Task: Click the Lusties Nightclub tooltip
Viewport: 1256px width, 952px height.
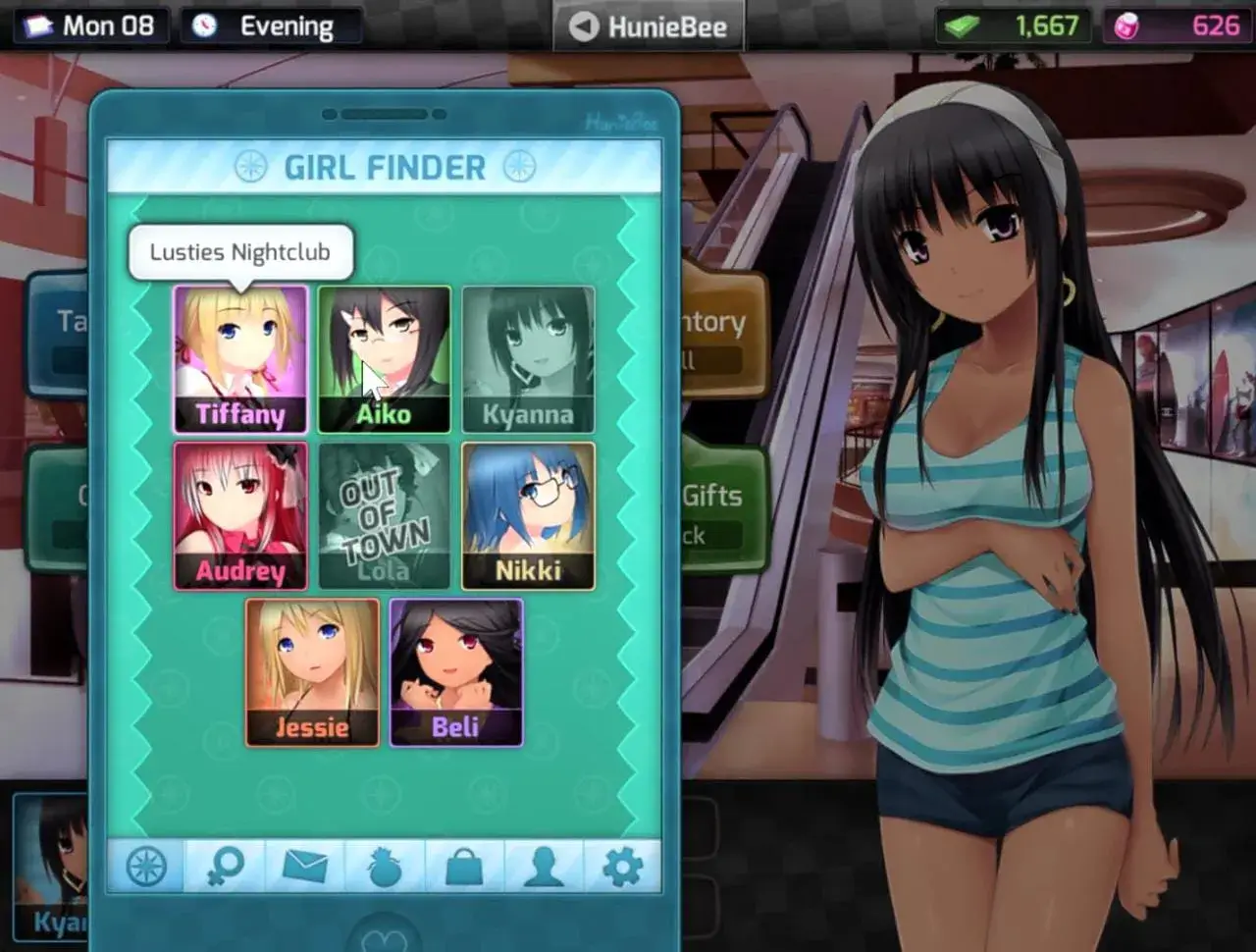Action: click(x=239, y=252)
